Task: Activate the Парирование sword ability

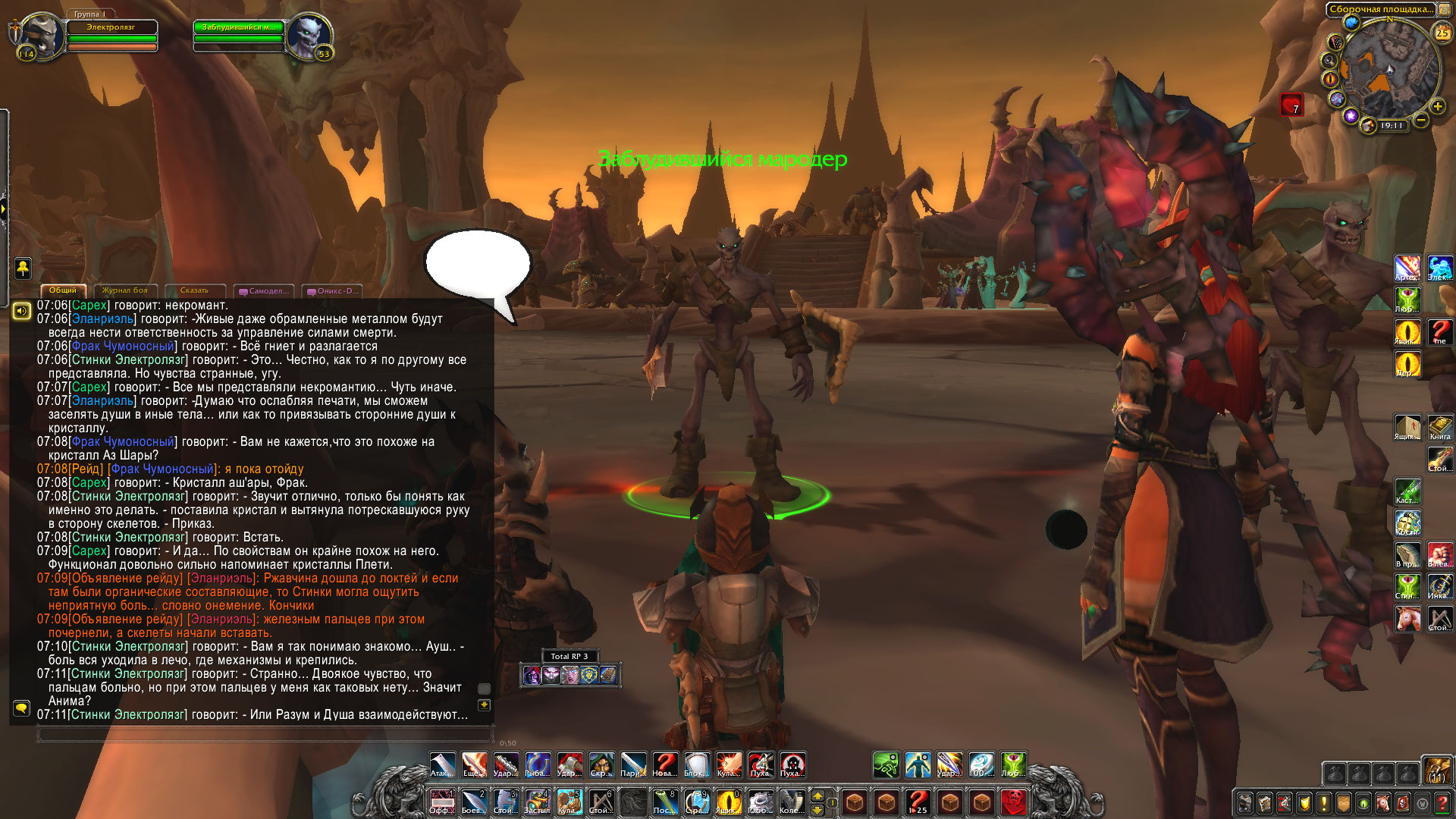Action: (633, 765)
